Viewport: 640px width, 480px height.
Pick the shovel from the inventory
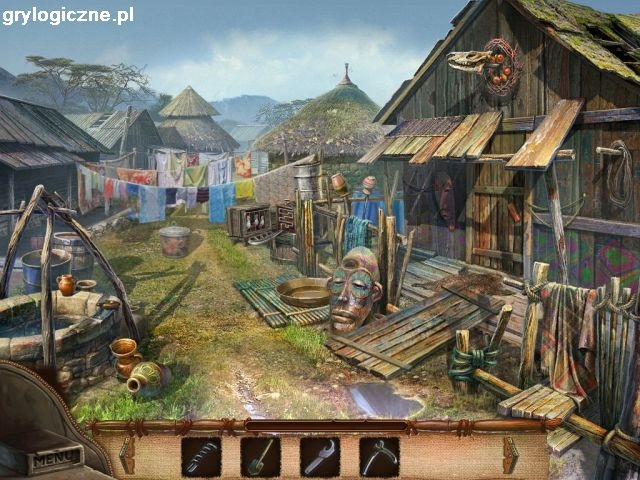(x=260, y=457)
